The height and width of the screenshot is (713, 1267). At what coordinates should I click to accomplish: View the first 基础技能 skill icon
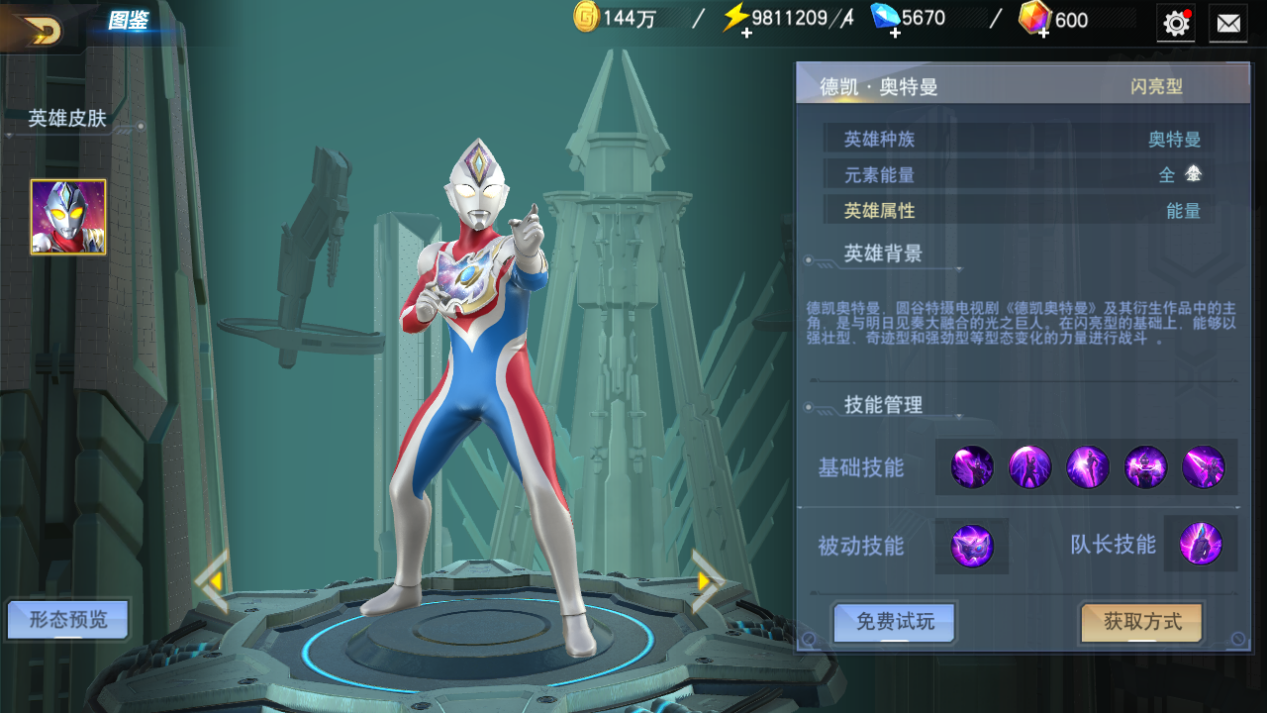point(972,467)
